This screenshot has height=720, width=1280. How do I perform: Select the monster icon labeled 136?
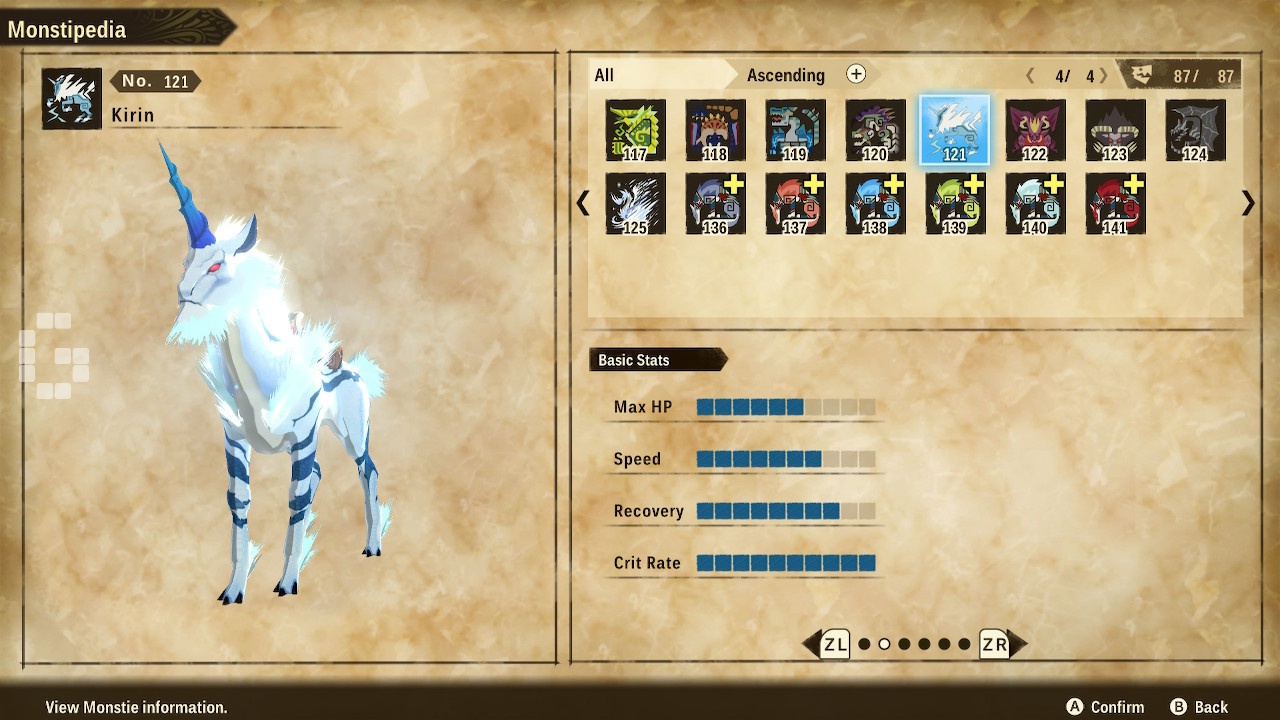(x=715, y=203)
